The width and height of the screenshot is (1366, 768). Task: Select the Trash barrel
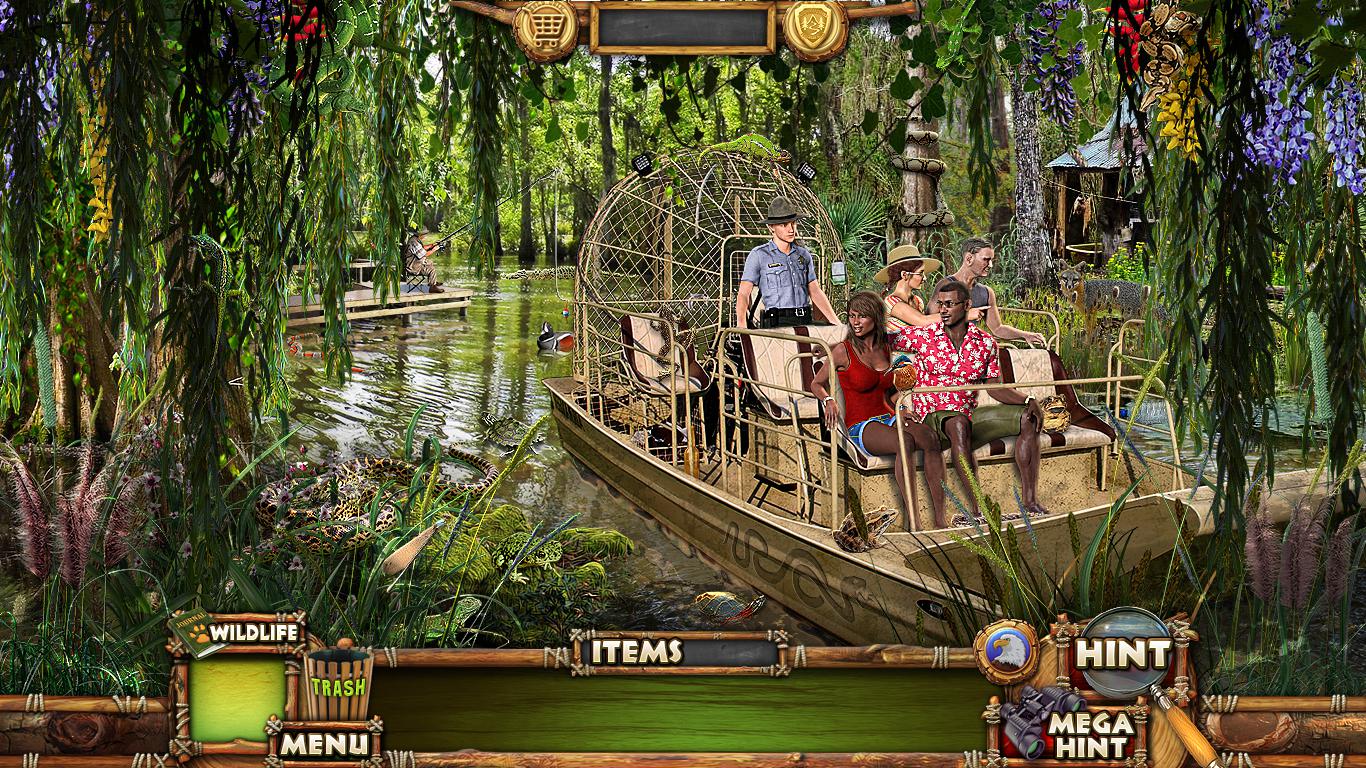tap(337, 684)
